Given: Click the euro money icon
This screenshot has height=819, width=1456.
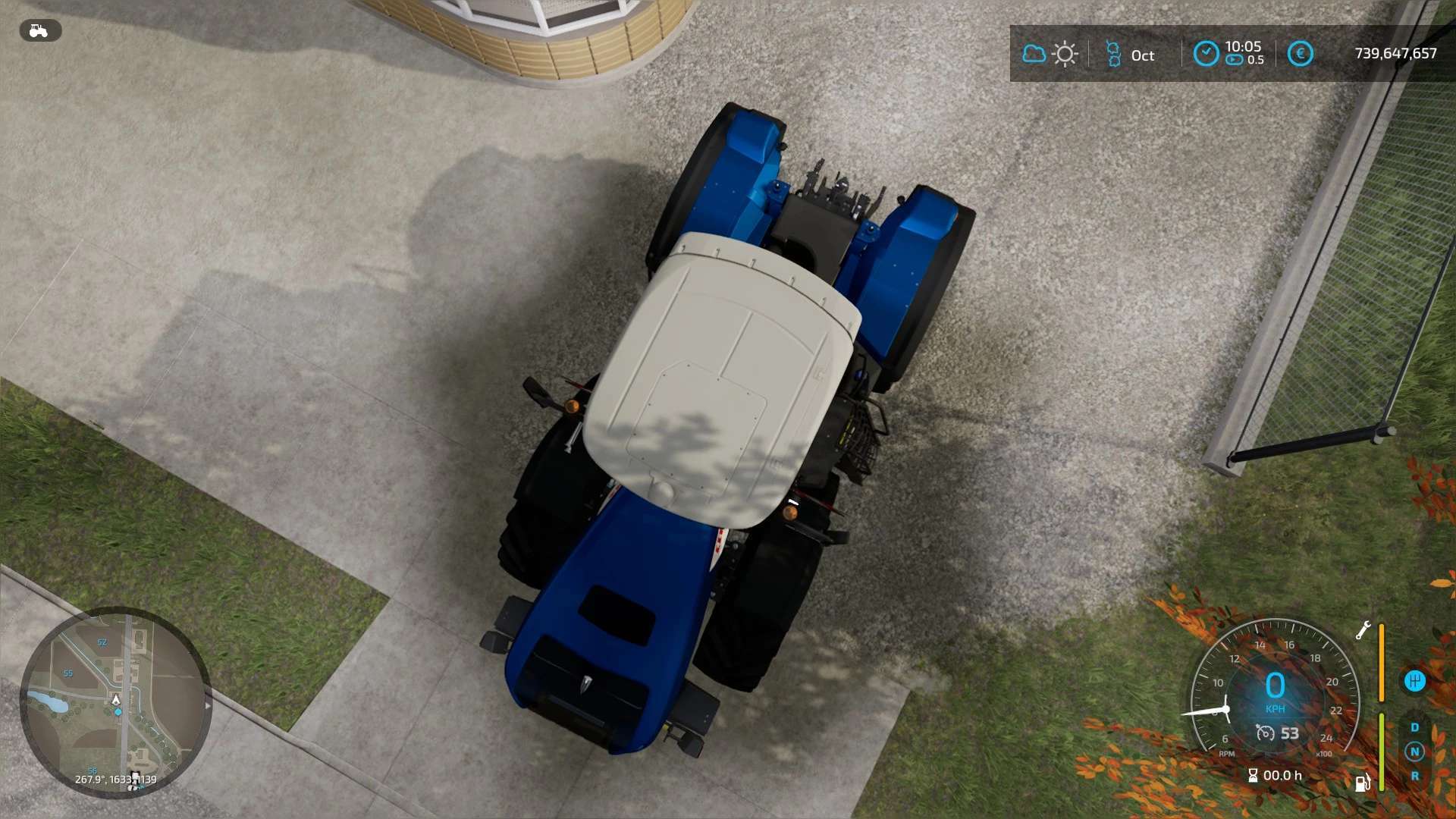Looking at the screenshot, I should [x=1300, y=54].
